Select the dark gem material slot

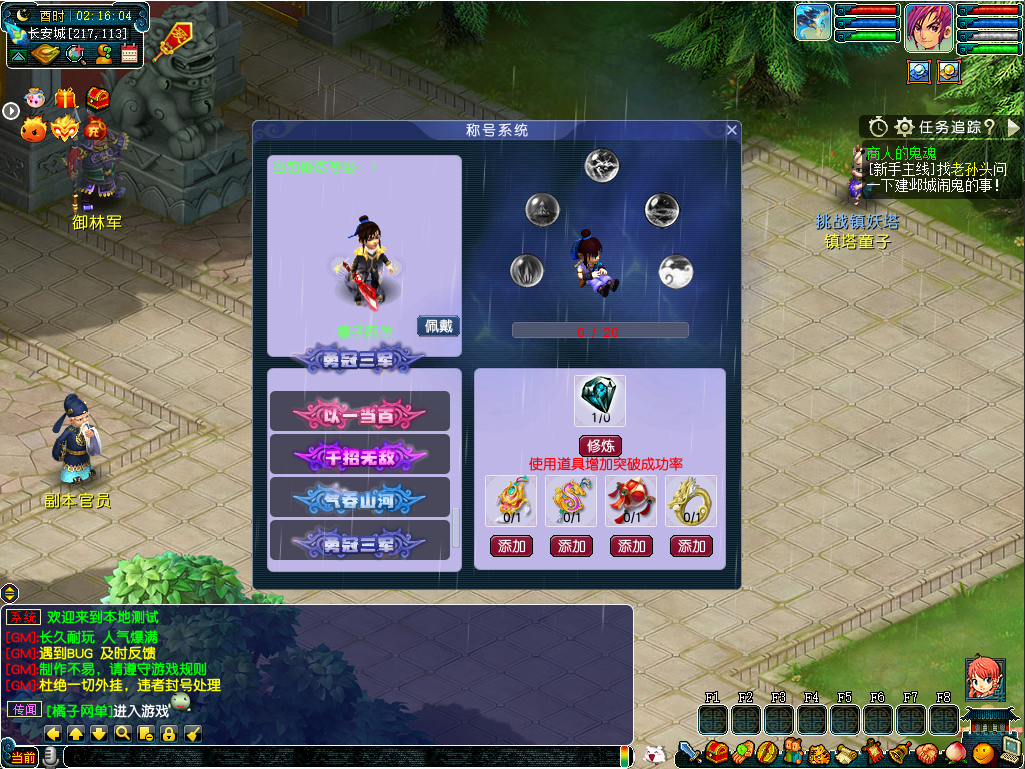pos(600,401)
